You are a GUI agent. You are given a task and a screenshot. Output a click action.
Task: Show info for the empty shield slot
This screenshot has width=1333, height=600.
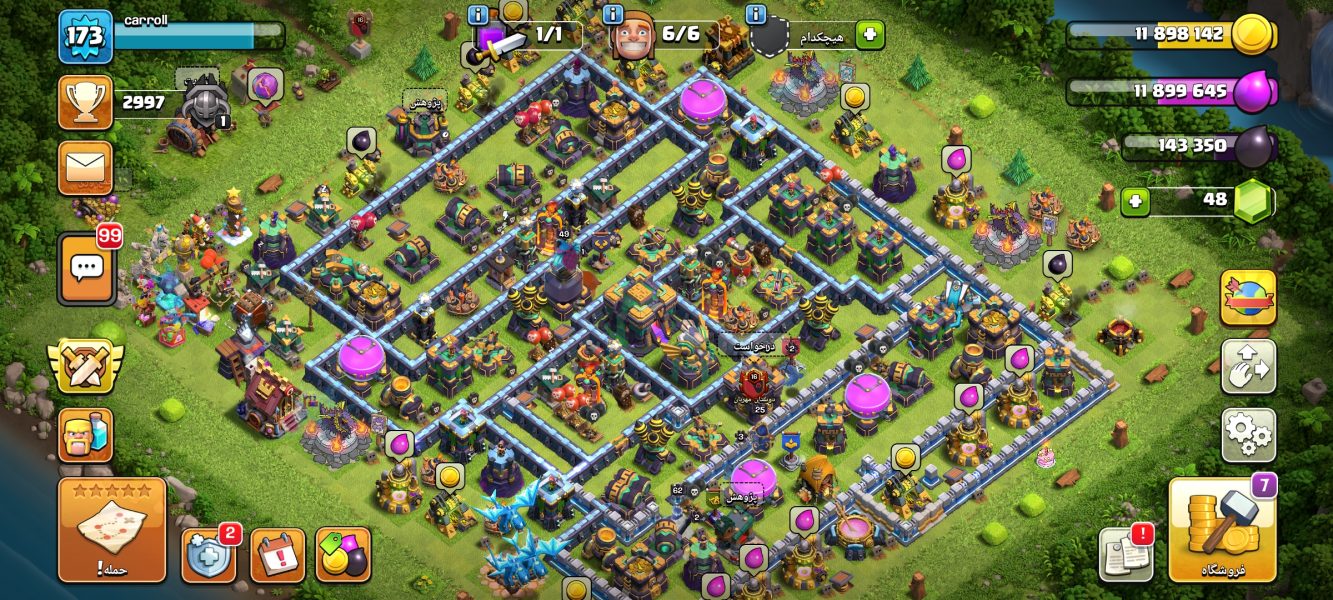pos(756,15)
